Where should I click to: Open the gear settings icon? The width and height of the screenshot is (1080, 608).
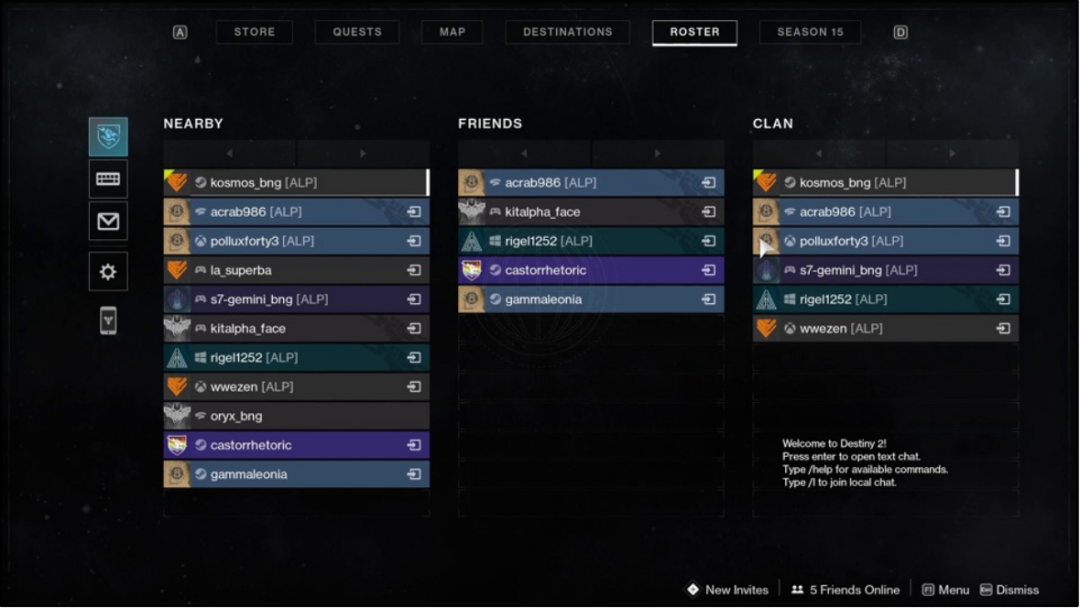[108, 272]
